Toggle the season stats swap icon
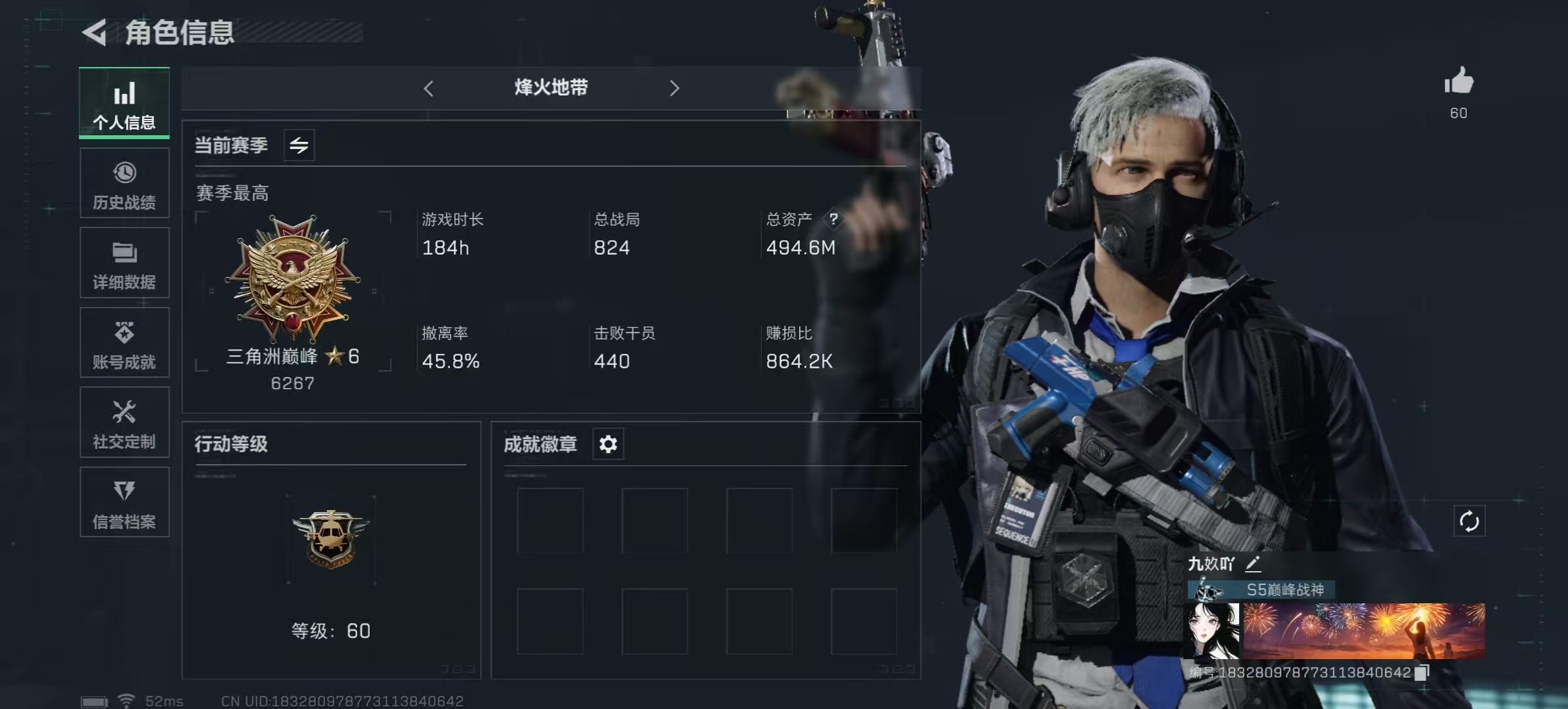 299,145
